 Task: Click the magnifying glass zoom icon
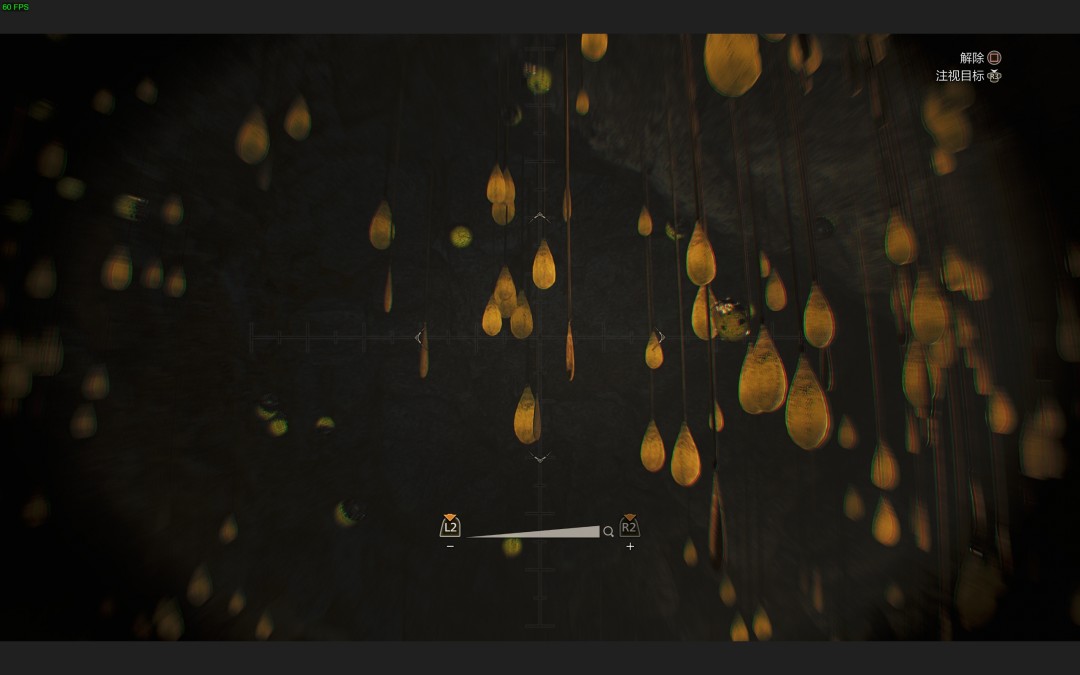click(608, 532)
